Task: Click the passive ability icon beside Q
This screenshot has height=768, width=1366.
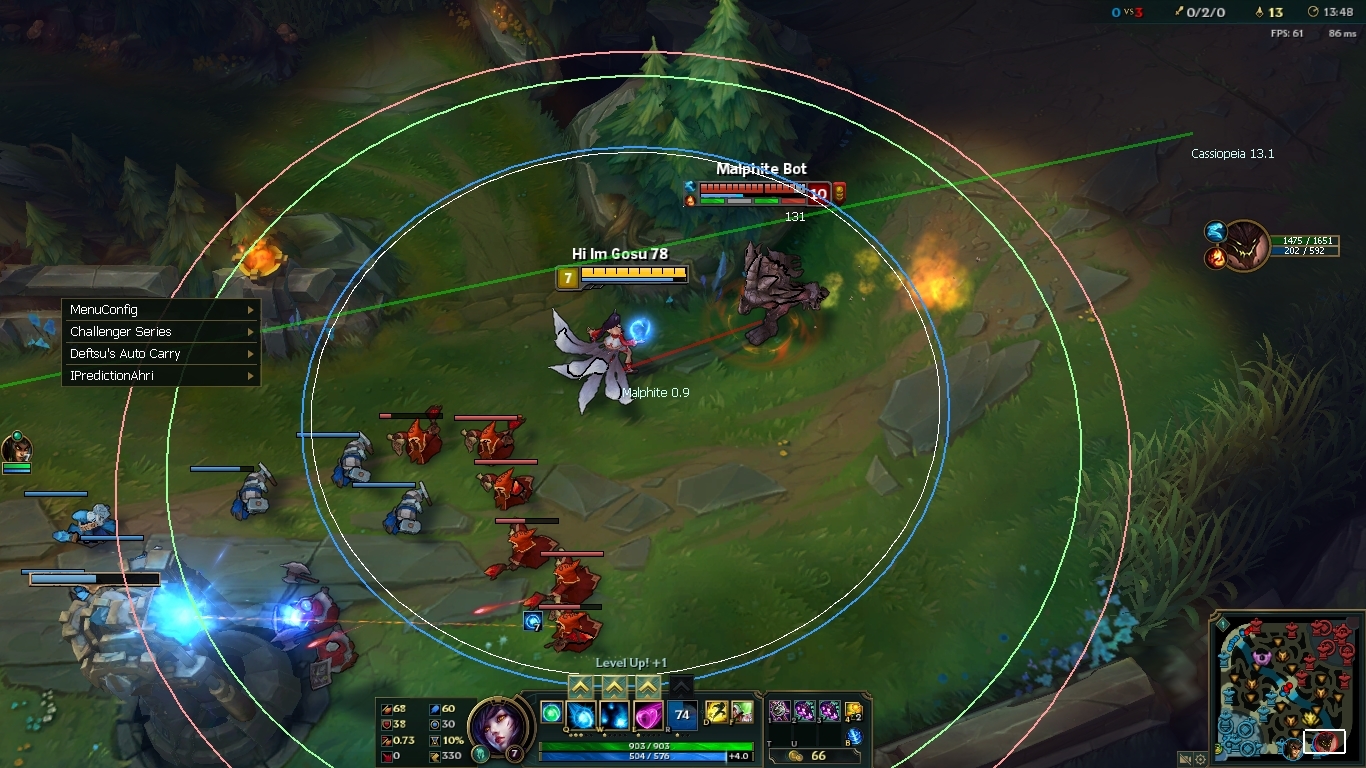Action: (551, 712)
